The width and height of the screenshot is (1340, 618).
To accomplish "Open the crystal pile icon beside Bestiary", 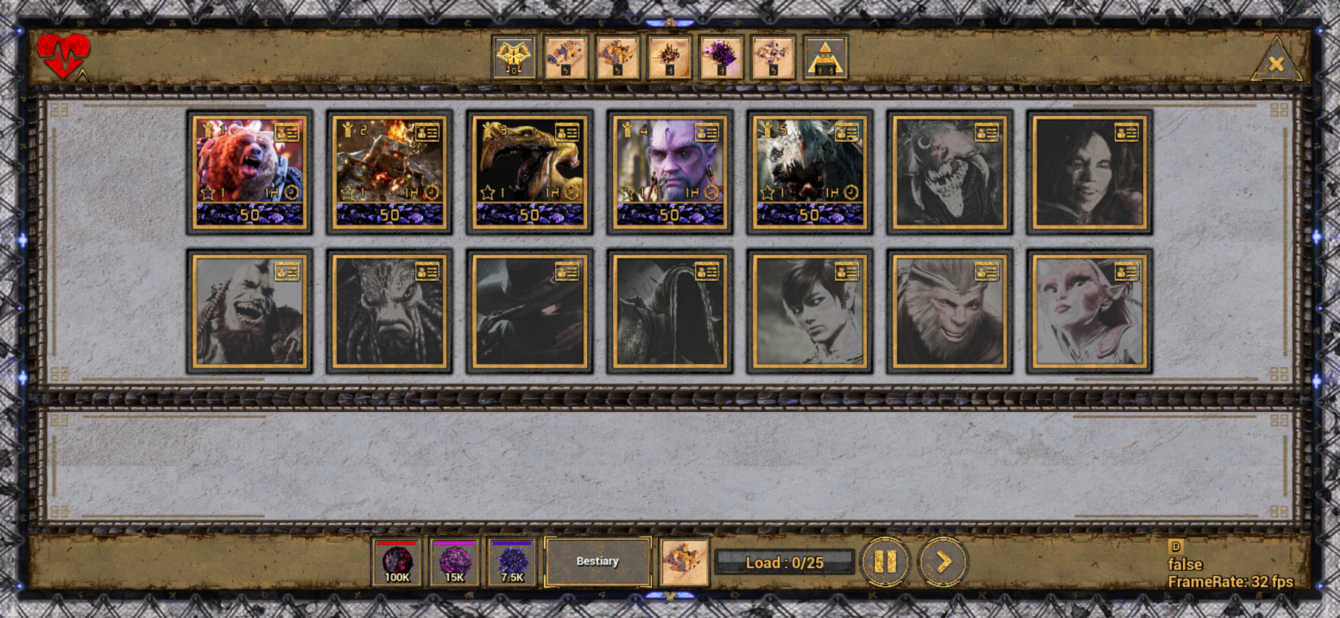I will click(x=685, y=561).
